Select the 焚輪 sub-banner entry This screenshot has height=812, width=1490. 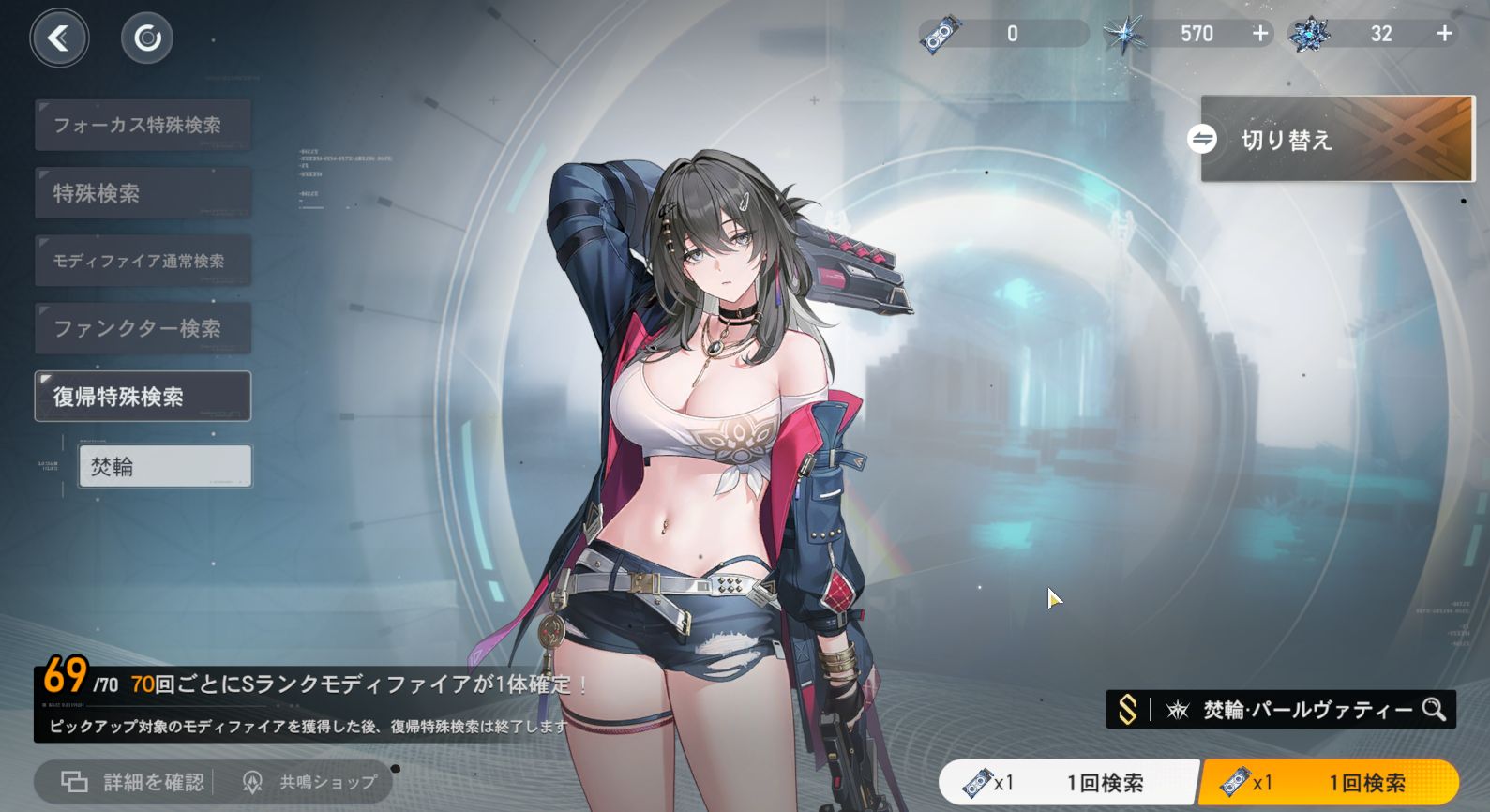pos(165,466)
